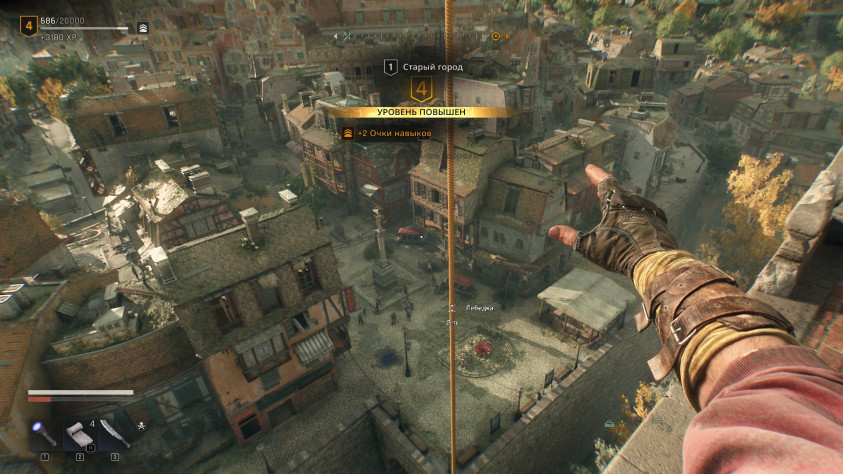This screenshot has width=843, height=474.
Task: Open the skill points chevron icon by XP bar
Action: (143, 28)
